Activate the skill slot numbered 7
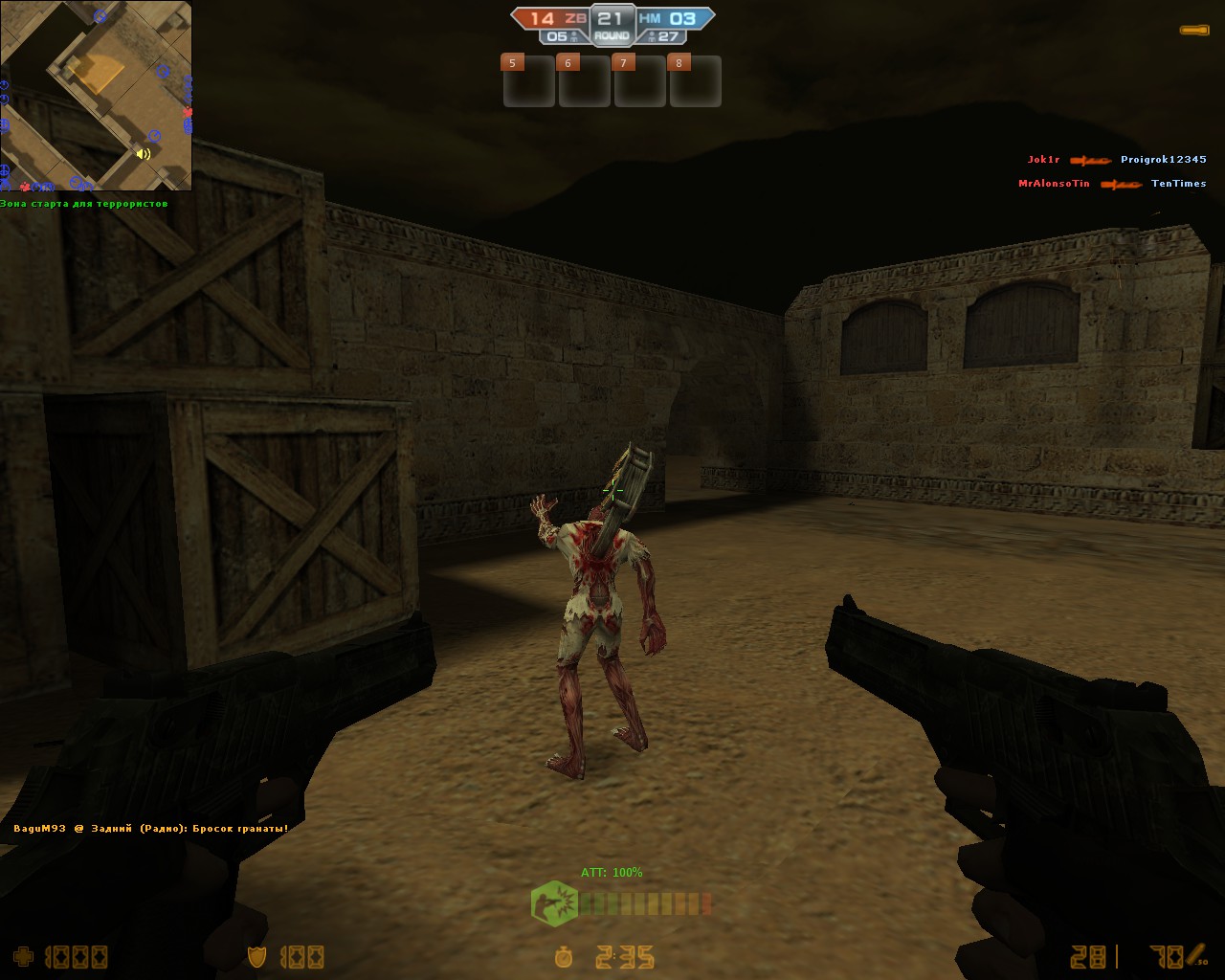The width and height of the screenshot is (1225, 980). 639,81
